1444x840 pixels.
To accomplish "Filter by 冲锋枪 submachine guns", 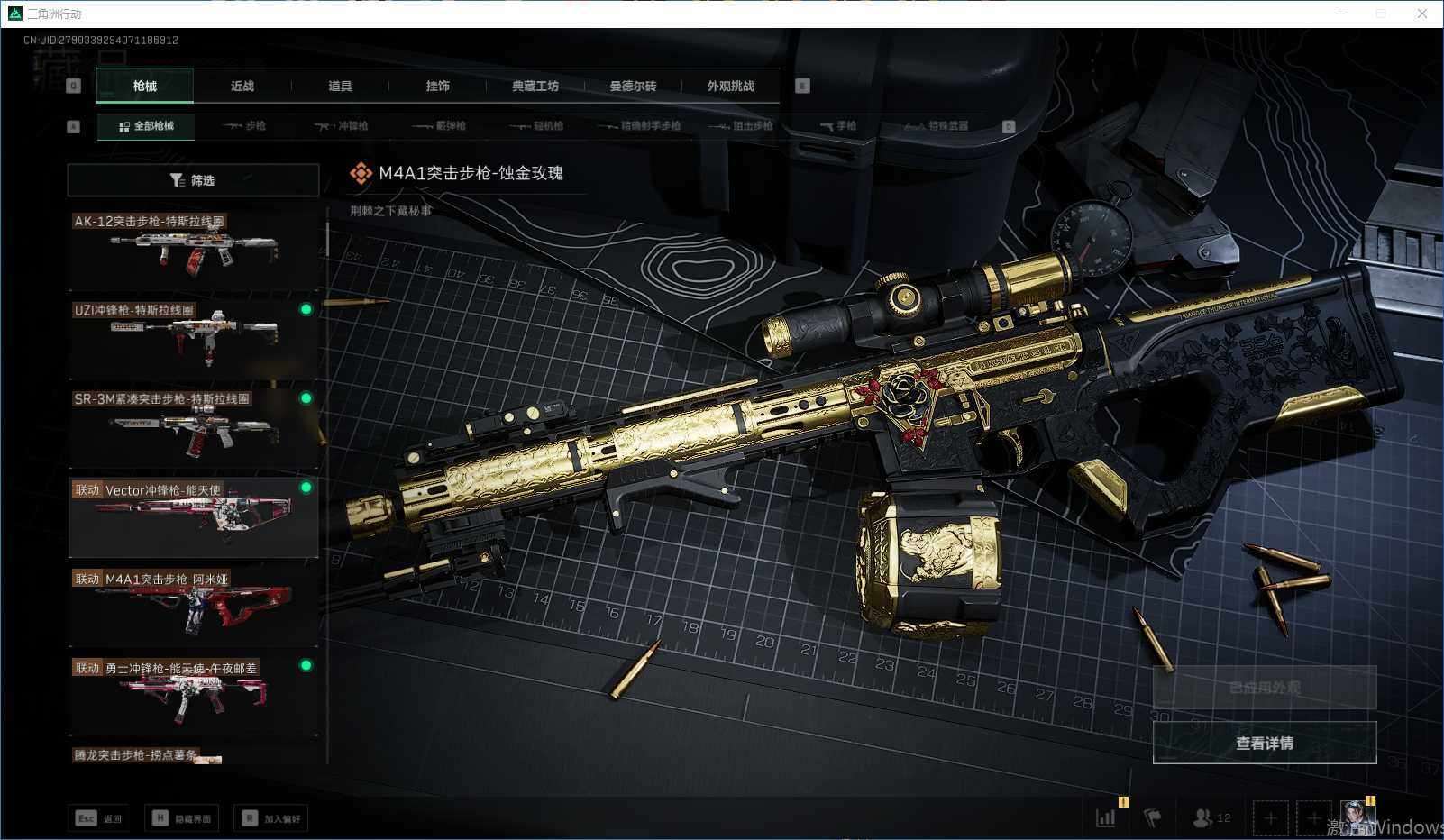I will tap(342, 126).
